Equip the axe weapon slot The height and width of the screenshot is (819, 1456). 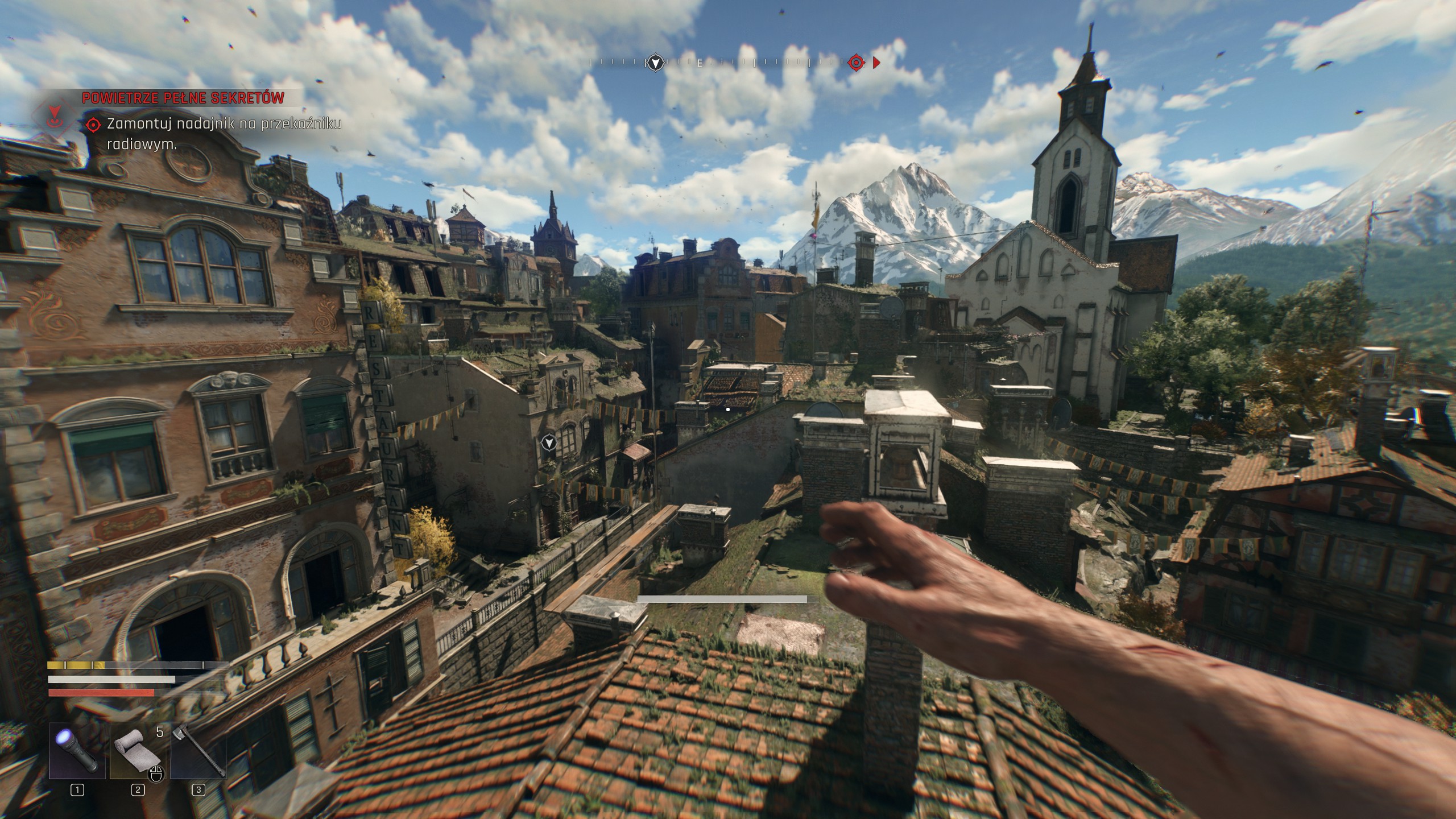198,750
